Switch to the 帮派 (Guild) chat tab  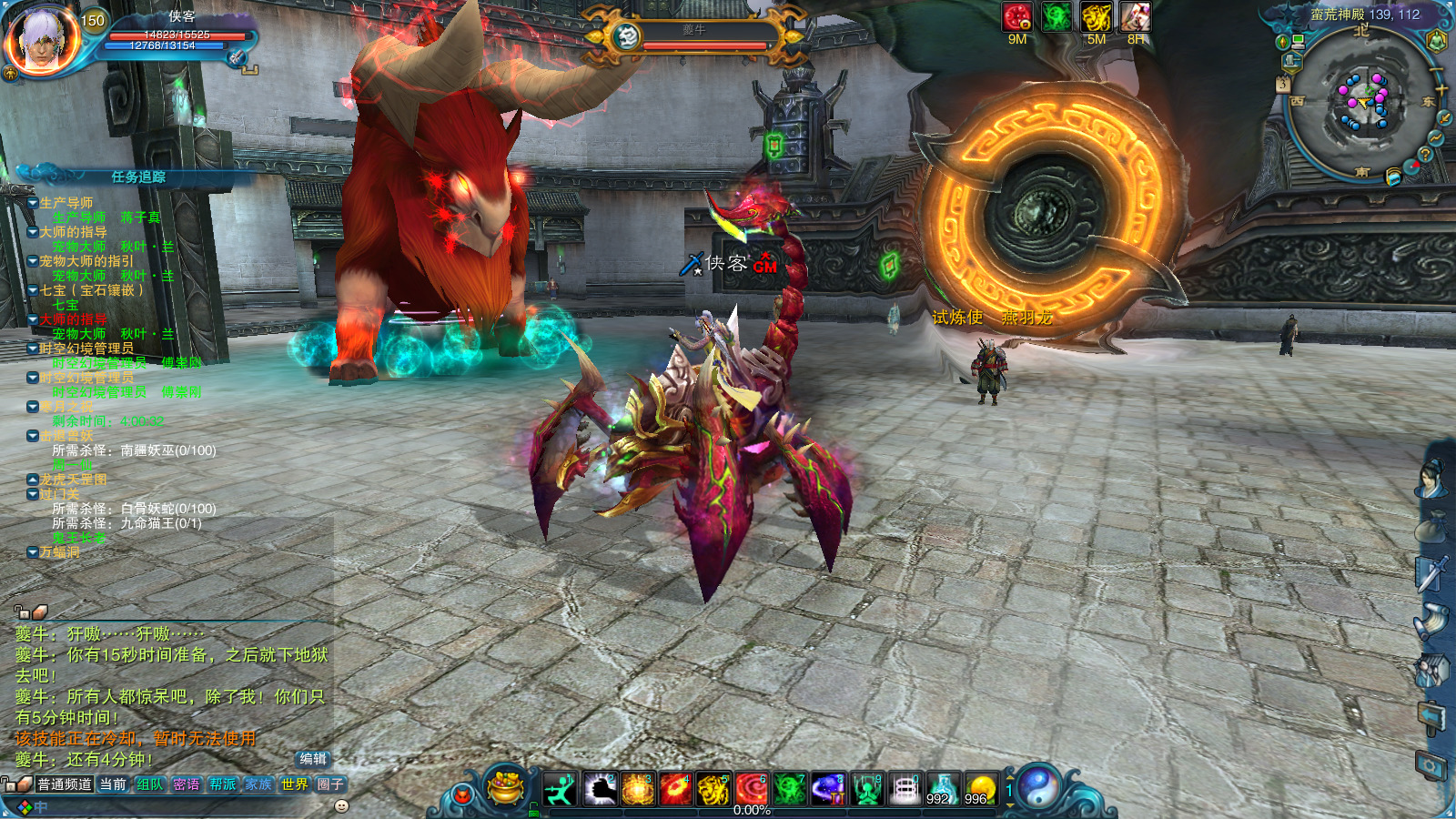click(x=222, y=784)
